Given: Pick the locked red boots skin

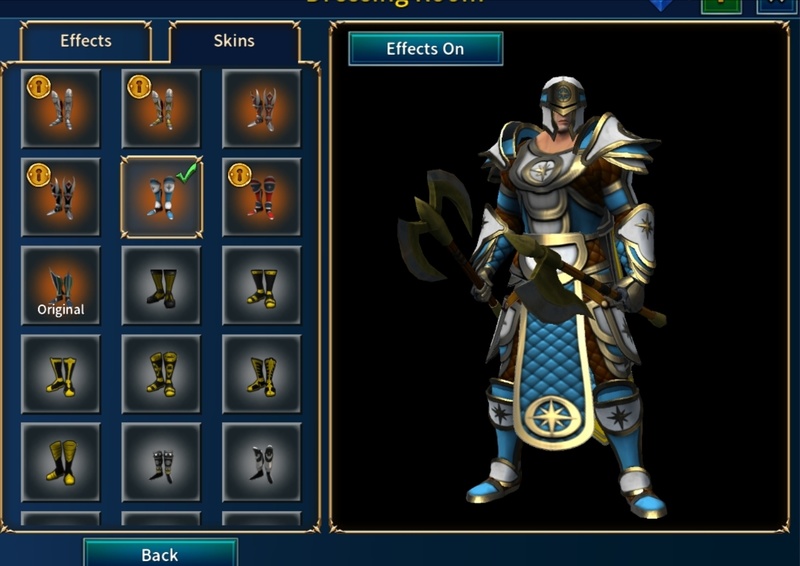Looking at the screenshot, I should pos(261,197).
